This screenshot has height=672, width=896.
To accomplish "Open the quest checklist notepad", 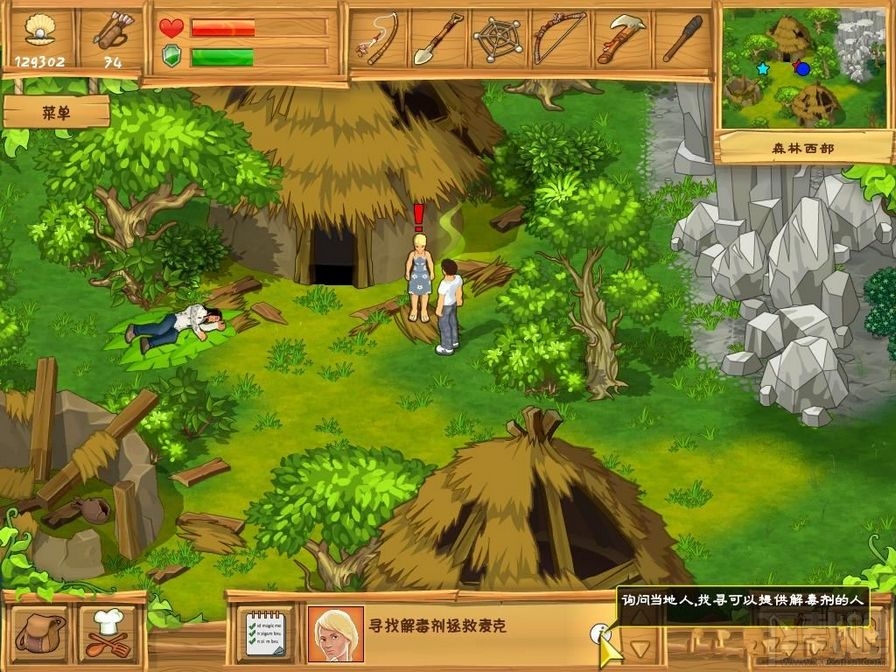I will [265, 632].
